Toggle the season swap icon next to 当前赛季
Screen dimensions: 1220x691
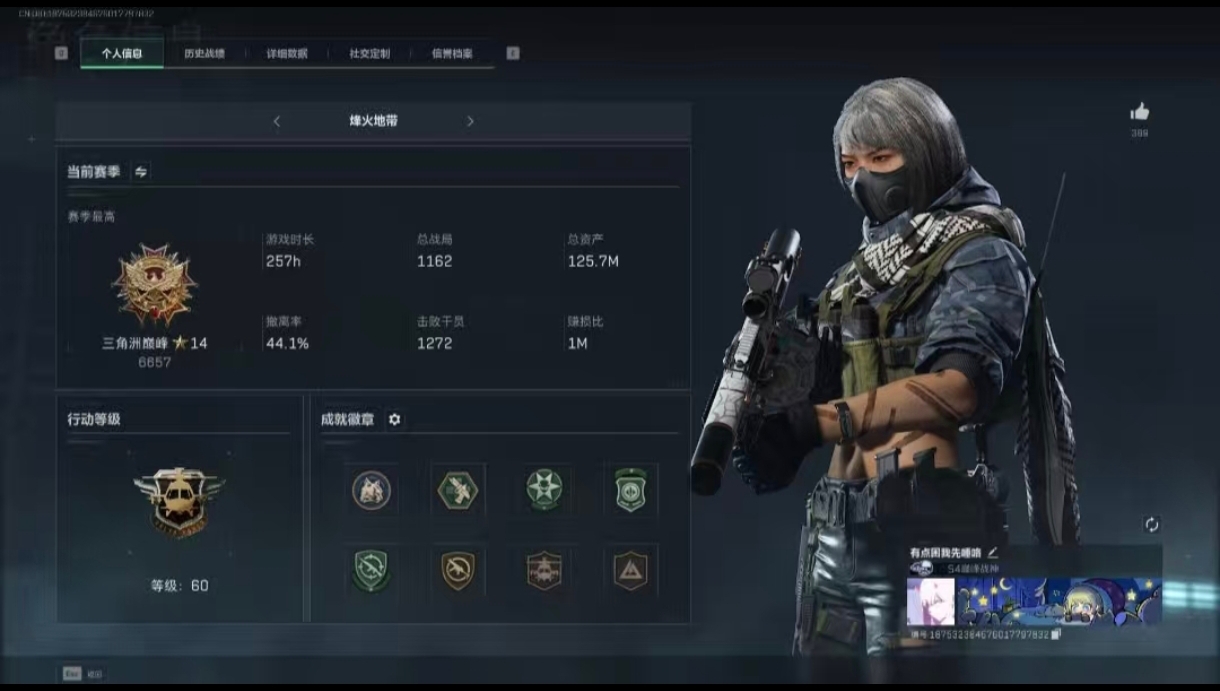(x=141, y=172)
